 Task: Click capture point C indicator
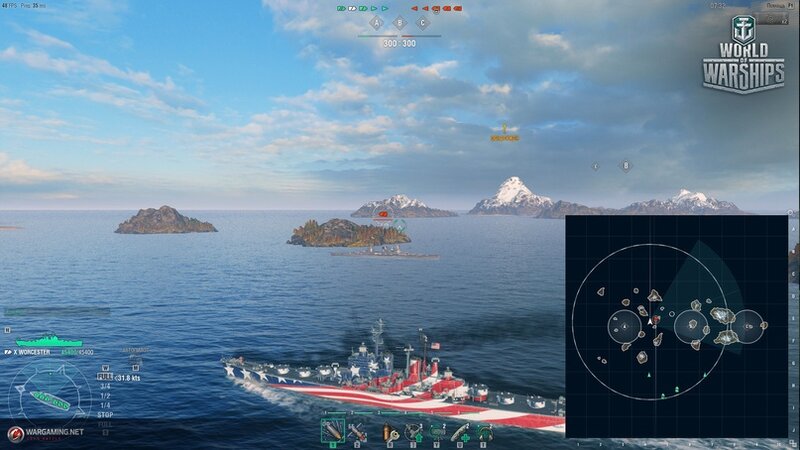[x=422, y=22]
